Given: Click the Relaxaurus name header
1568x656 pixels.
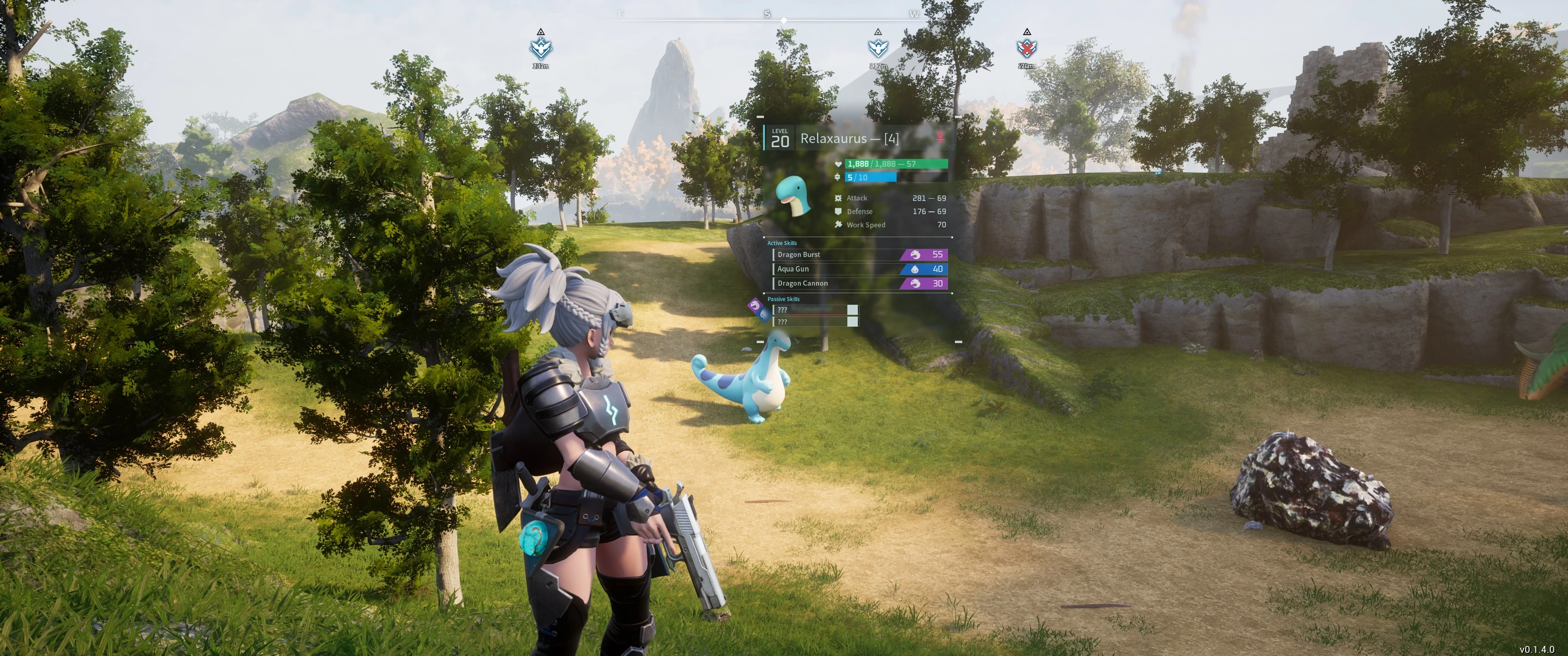Looking at the screenshot, I should 849,139.
